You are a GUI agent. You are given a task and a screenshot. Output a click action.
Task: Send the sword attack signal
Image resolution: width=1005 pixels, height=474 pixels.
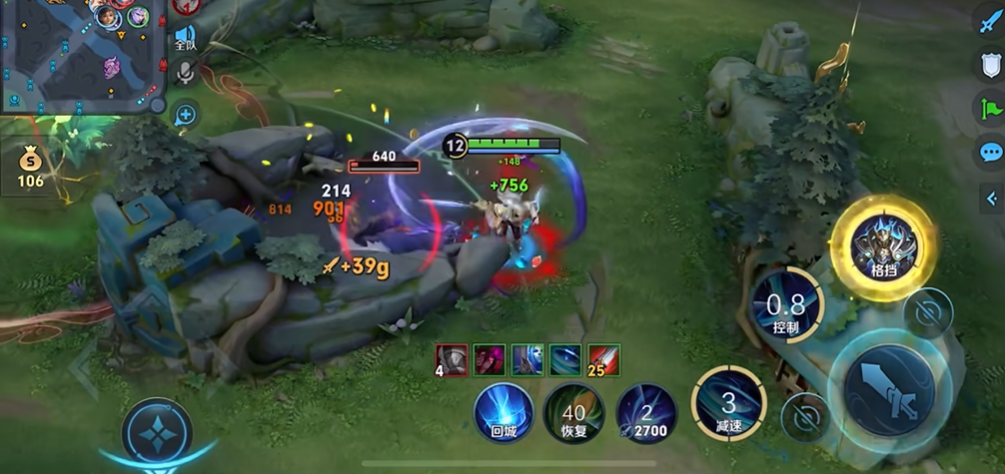tap(989, 23)
